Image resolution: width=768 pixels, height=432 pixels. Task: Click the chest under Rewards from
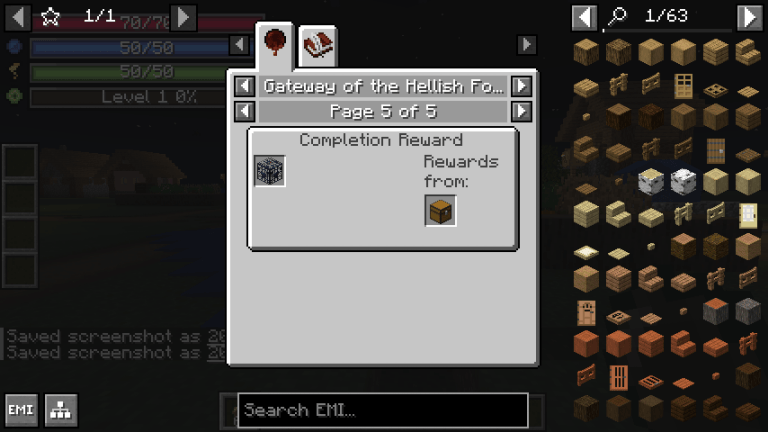point(441,211)
